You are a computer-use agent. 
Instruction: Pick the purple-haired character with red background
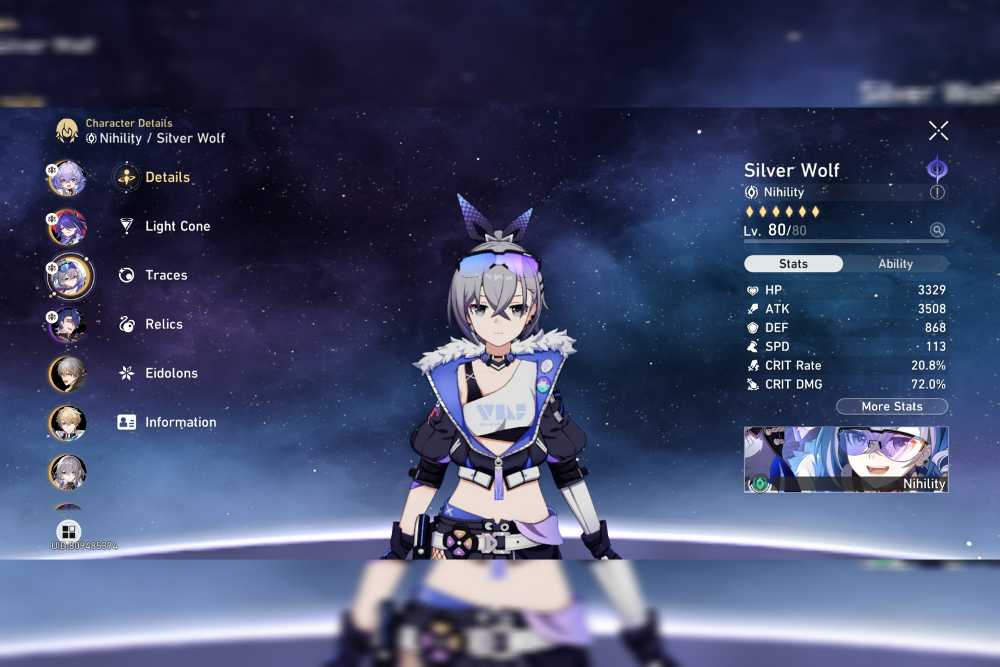(x=68, y=227)
